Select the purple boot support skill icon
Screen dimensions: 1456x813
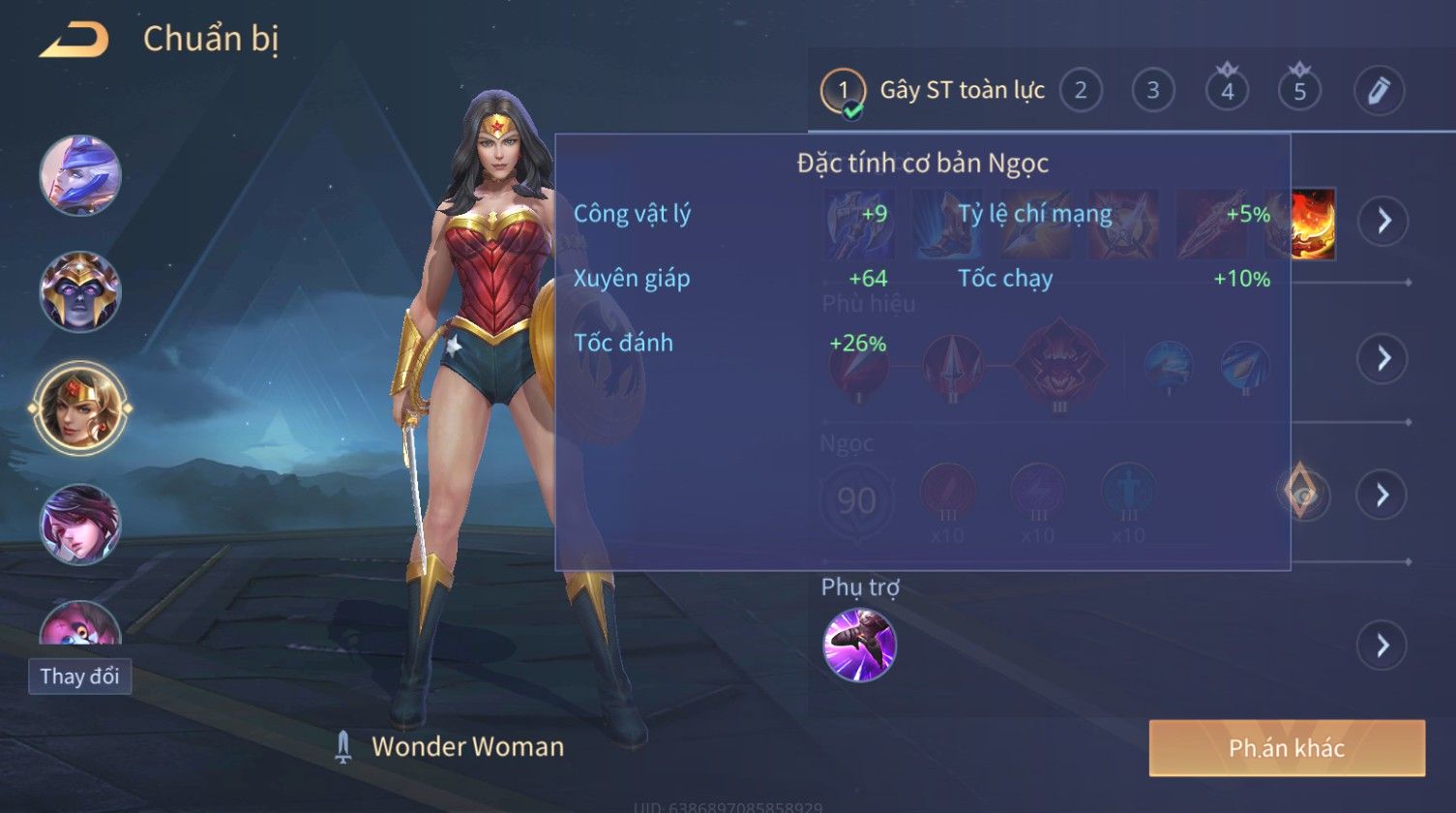tap(859, 646)
